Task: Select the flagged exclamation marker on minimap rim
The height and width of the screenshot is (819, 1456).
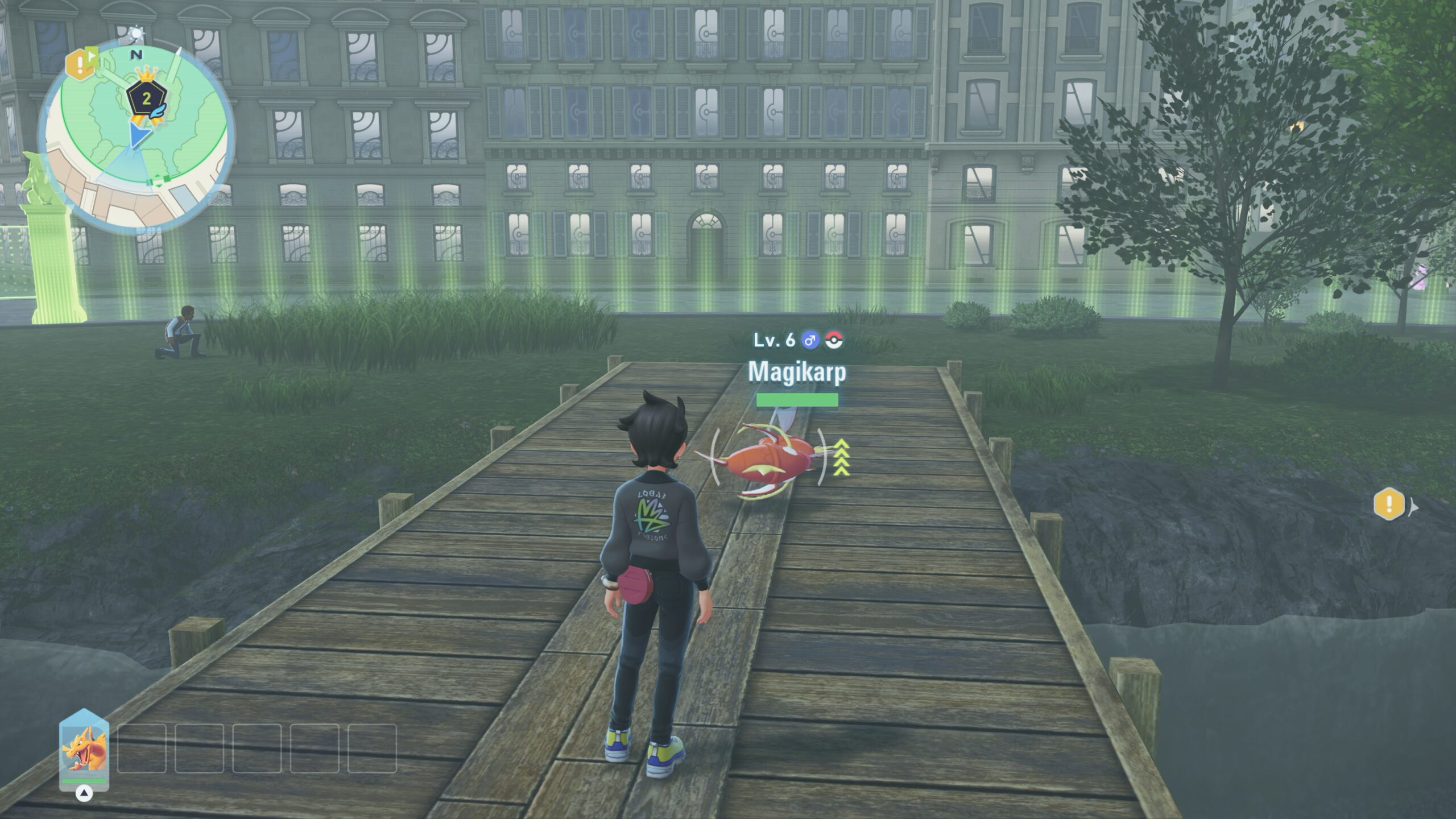Action: [80, 64]
